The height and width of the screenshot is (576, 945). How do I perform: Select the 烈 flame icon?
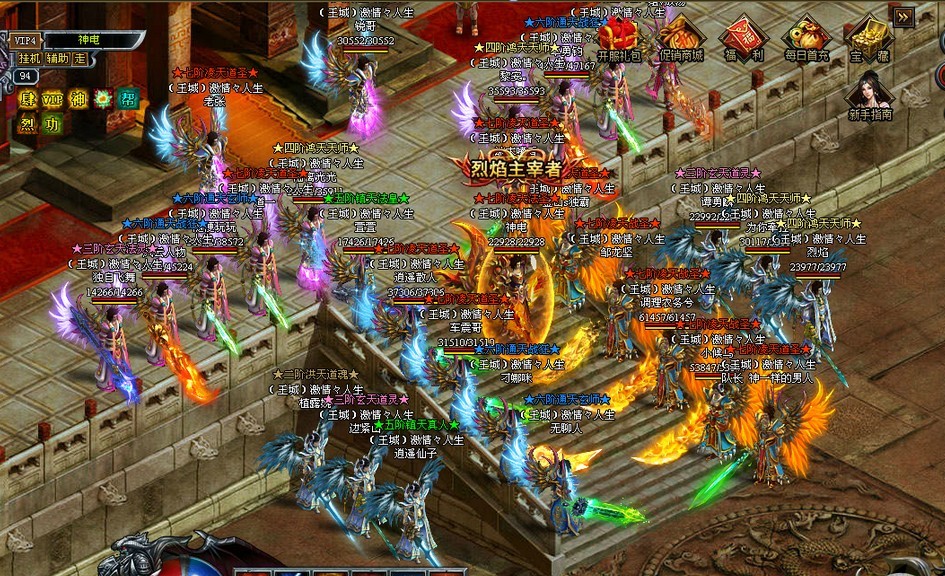(x=27, y=124)
